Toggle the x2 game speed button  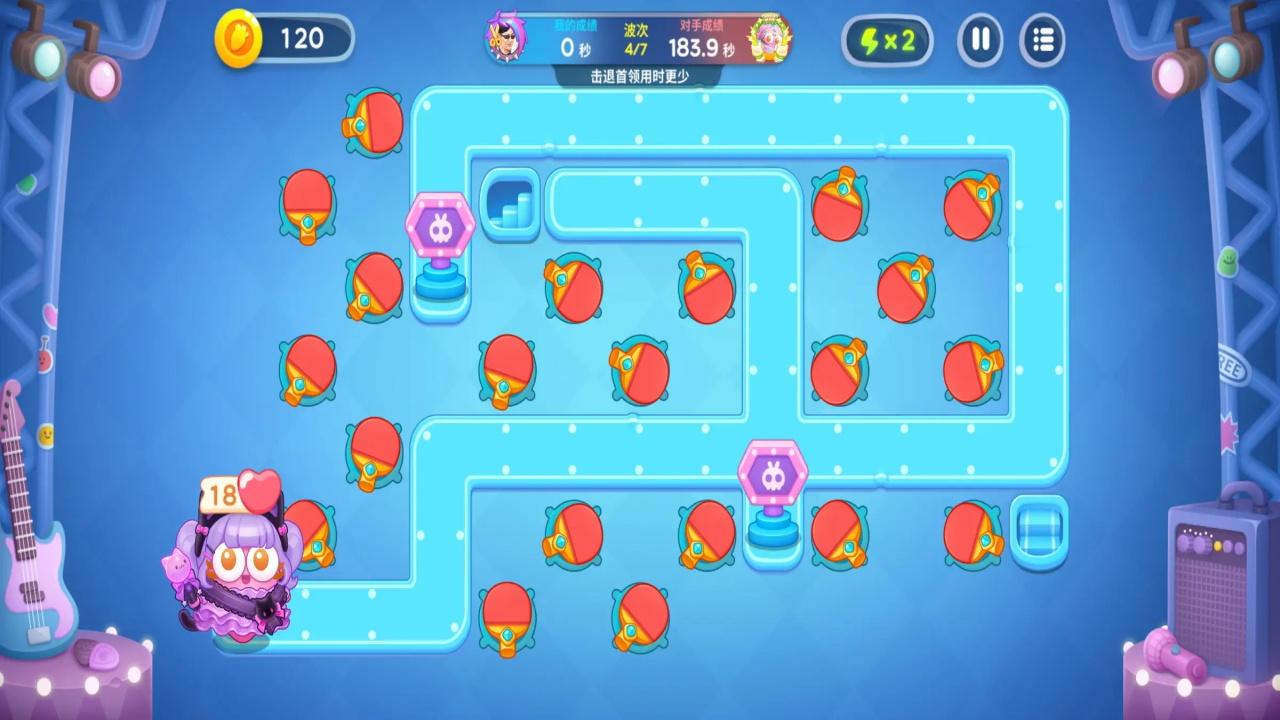[886, 41]
